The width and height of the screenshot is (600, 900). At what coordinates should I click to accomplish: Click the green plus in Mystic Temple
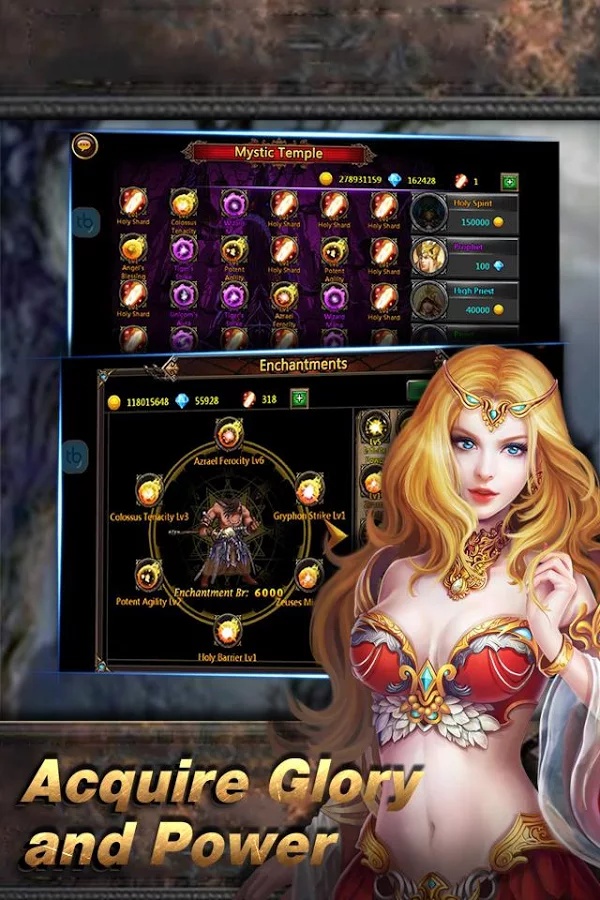[510, 181]
